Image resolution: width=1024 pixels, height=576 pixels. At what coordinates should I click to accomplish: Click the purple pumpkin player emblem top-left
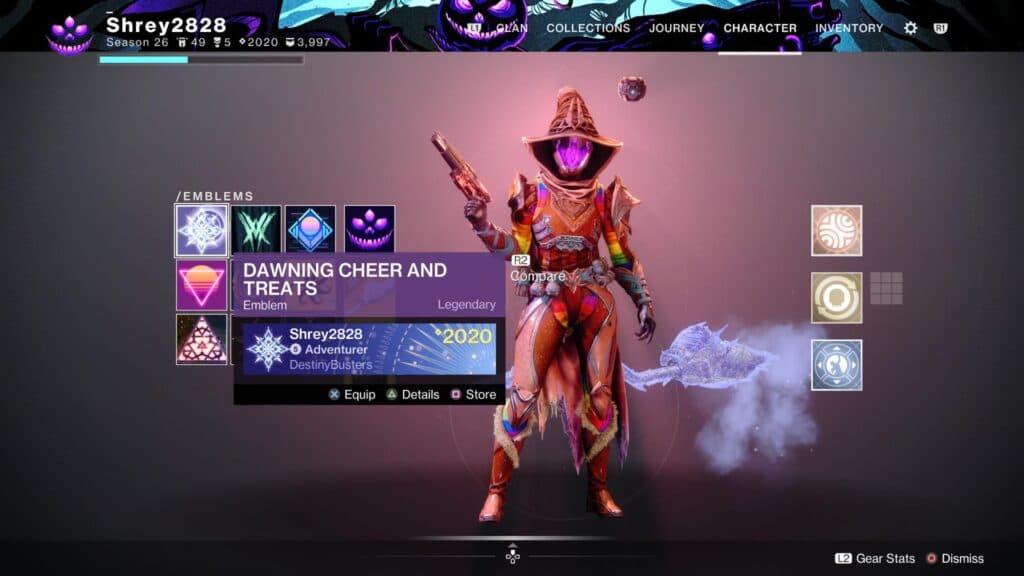(70, 33)
